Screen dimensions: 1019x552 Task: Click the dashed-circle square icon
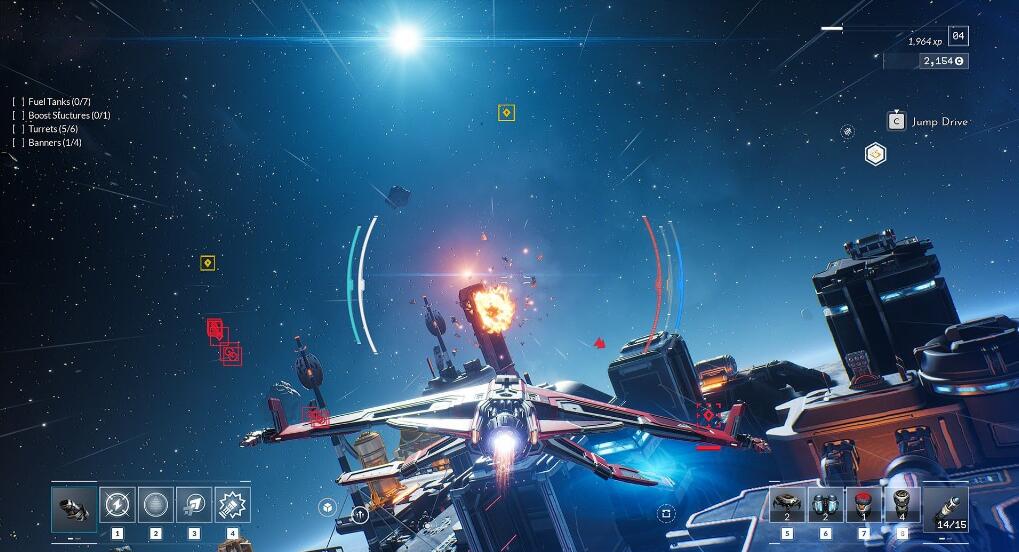[667, 513]
